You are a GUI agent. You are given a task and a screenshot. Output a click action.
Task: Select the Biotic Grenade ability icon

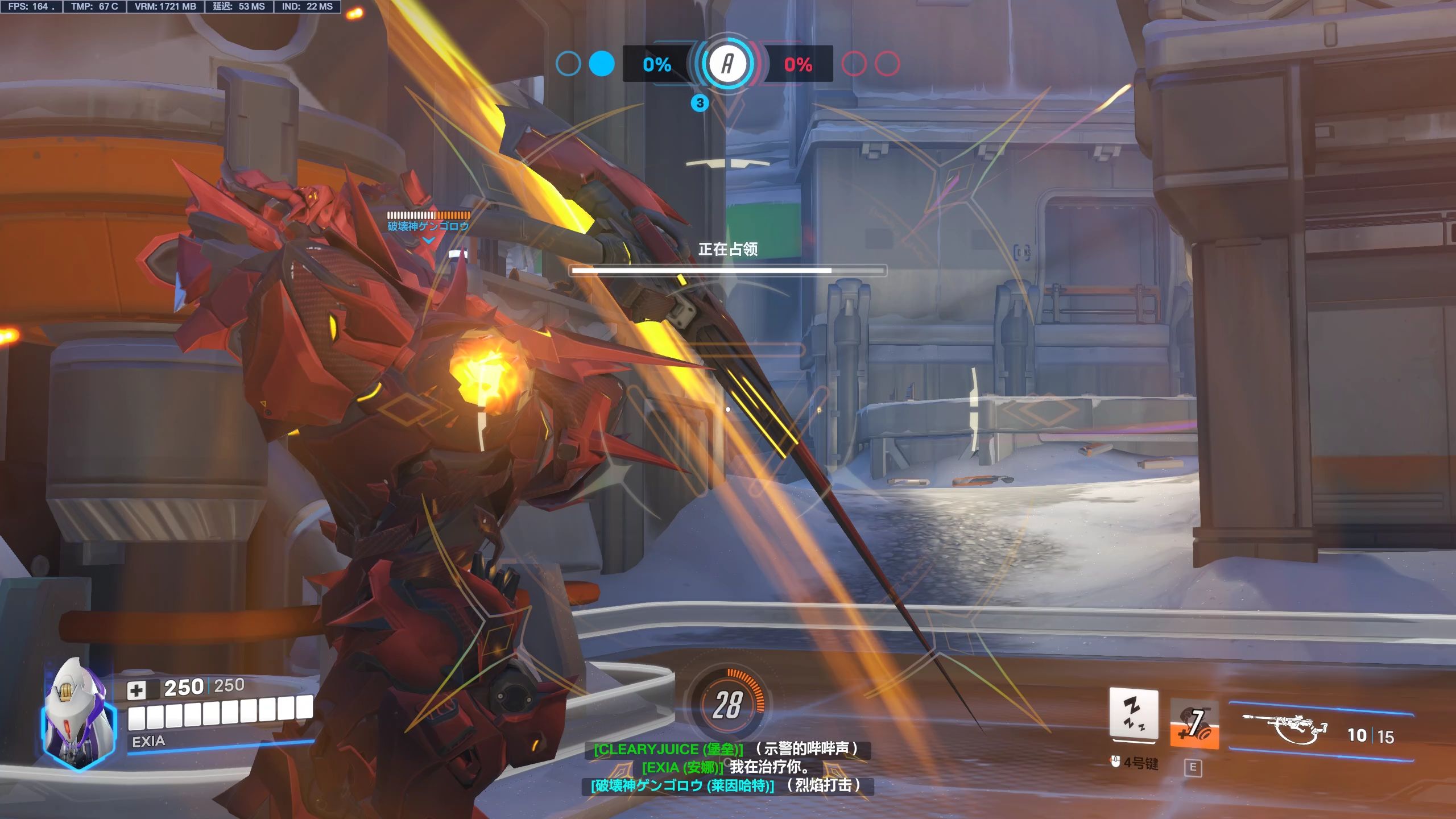[1194, 724]
